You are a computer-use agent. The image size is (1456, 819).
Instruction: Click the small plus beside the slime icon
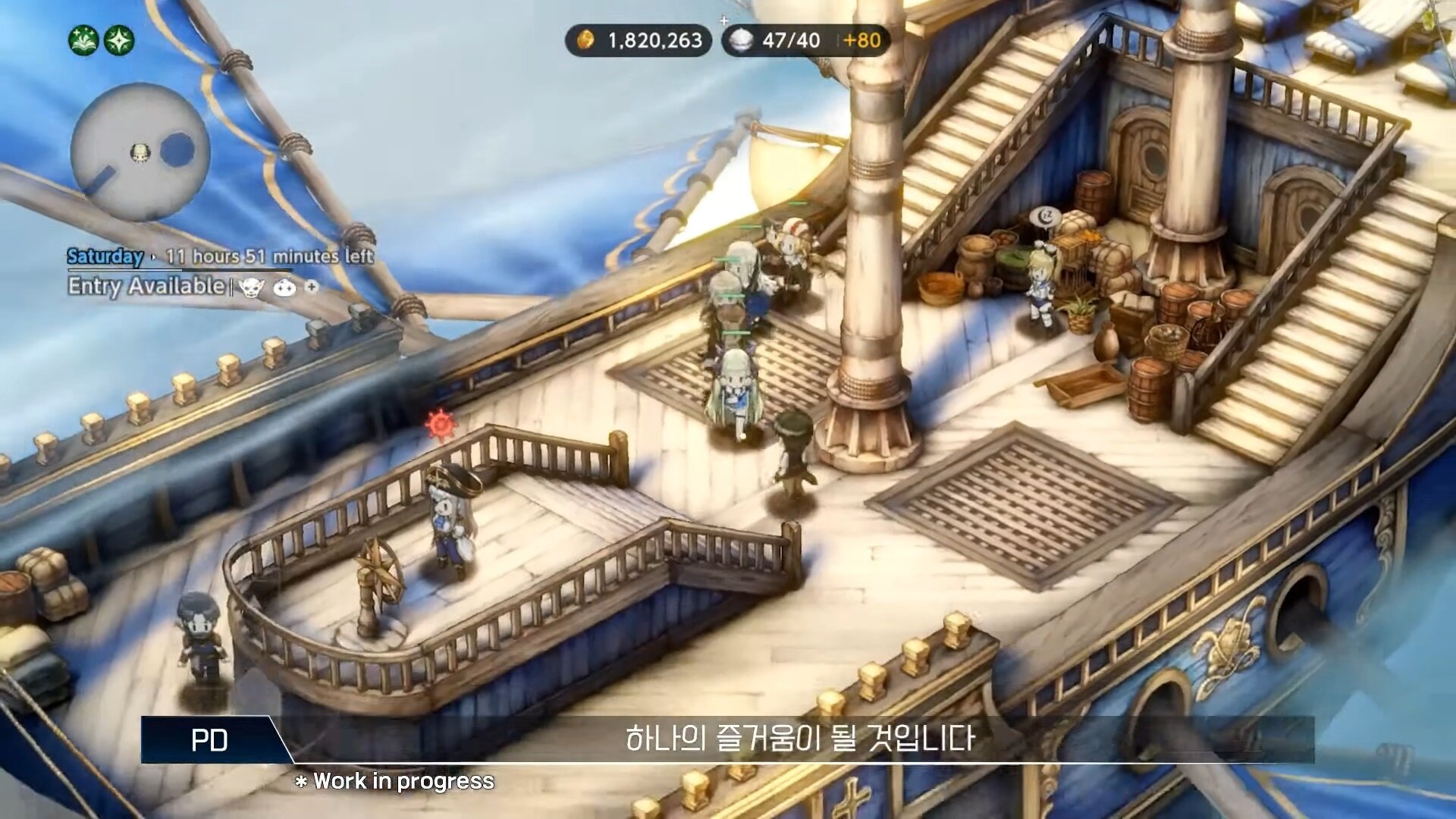pos(312,286)
